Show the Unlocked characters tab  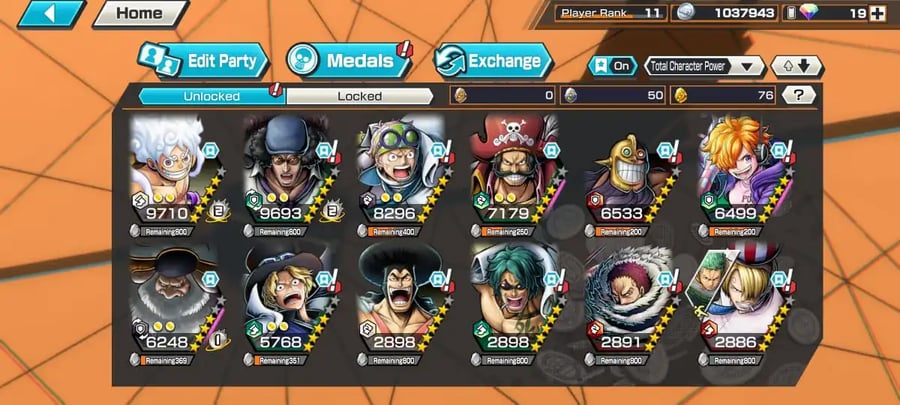pyautogui.click(x=211, y=96)
